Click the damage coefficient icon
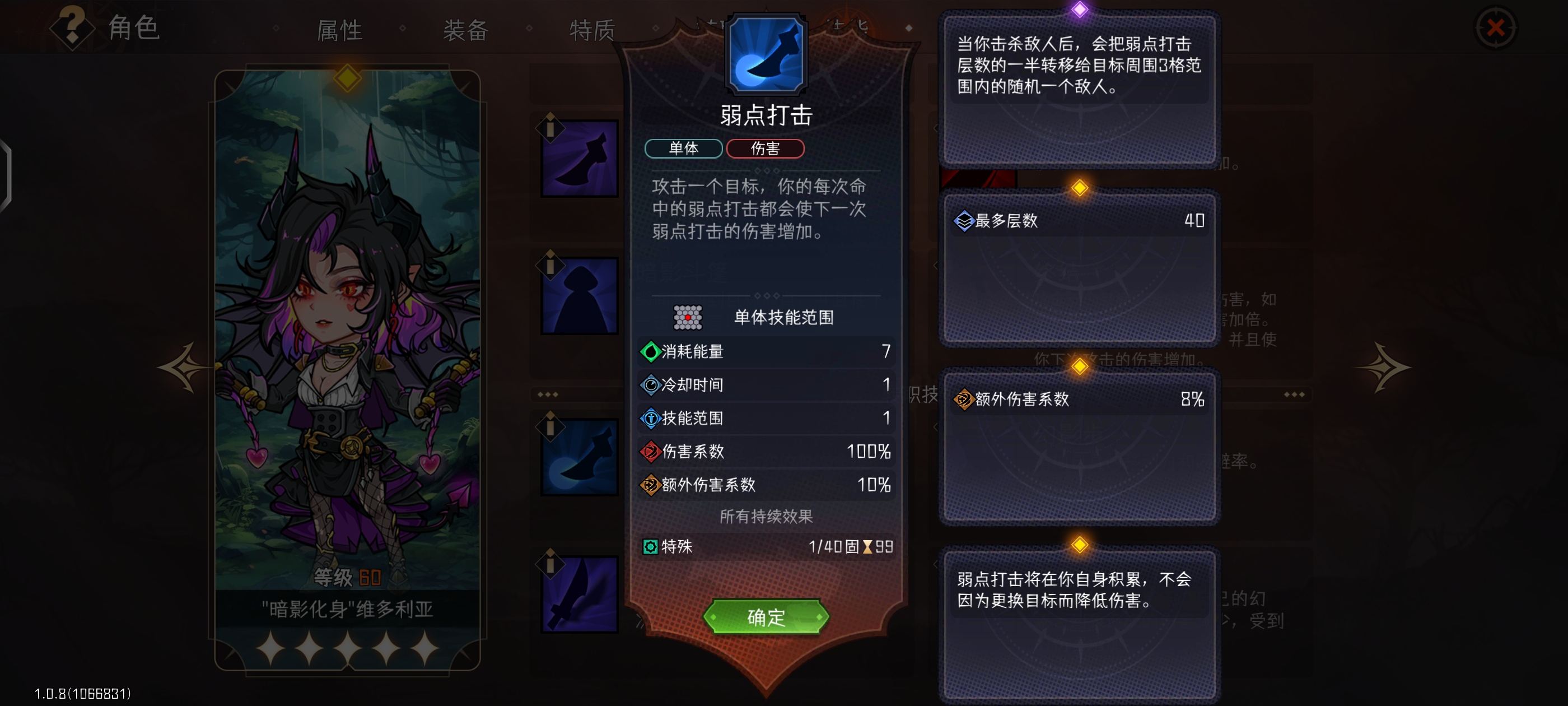The image size is (1568, 706). pos(651,452)
